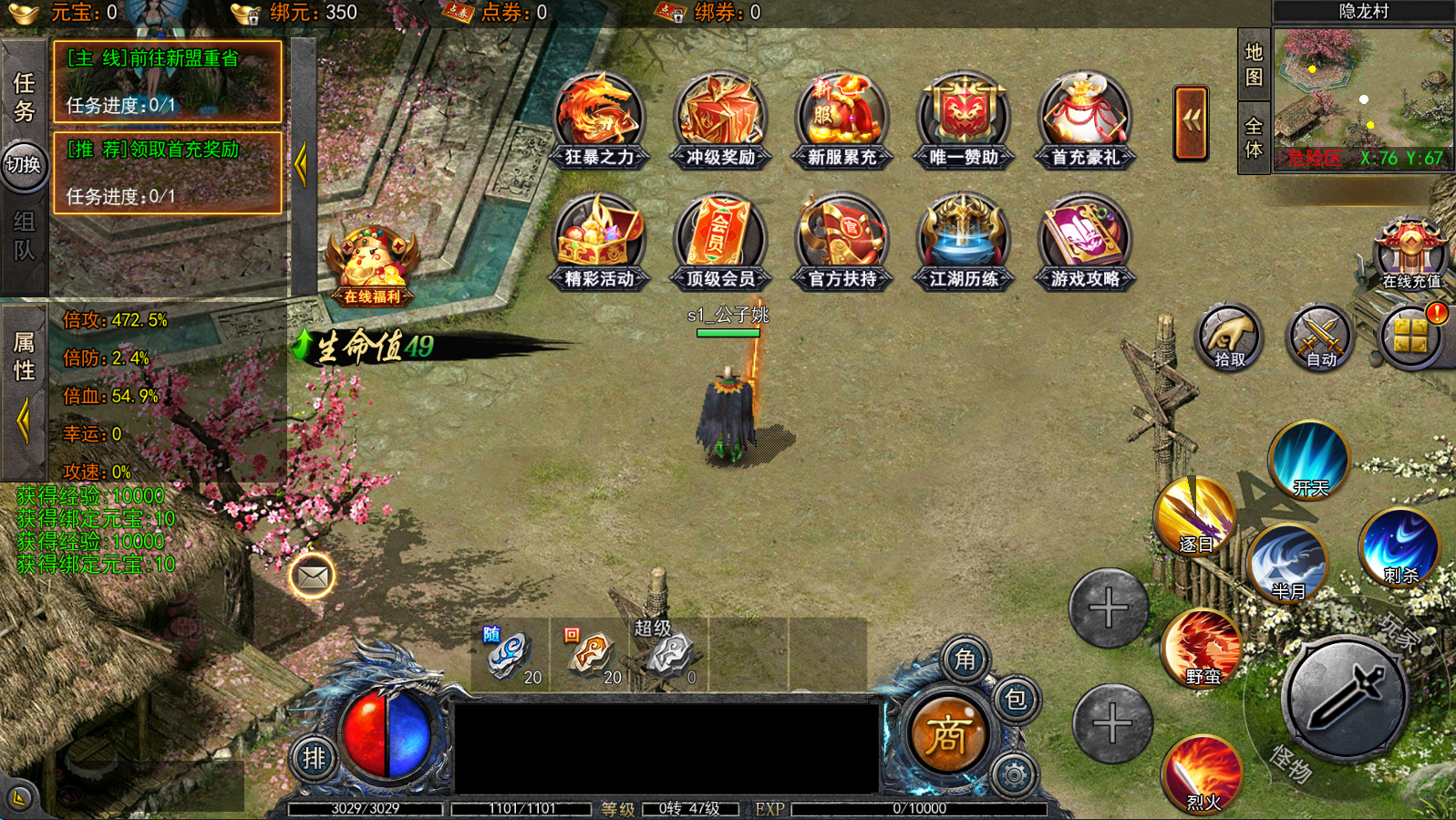
Task: Open the mail envelope icon
Action: point(312,576)
